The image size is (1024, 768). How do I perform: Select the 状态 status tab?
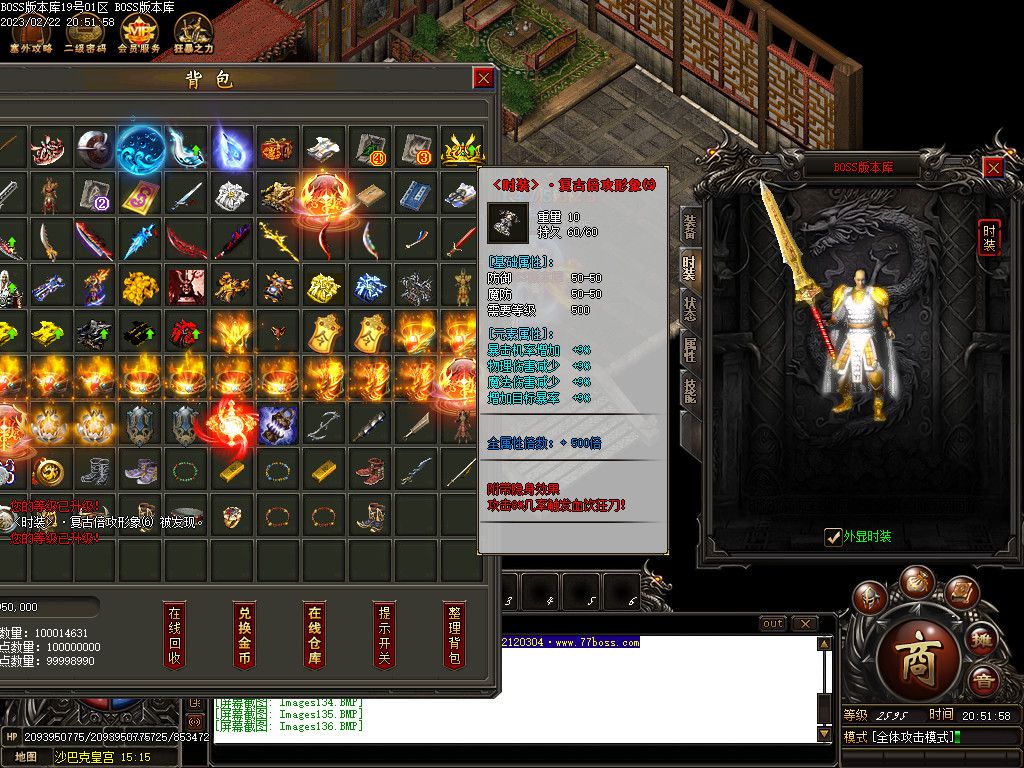(689, 307)
